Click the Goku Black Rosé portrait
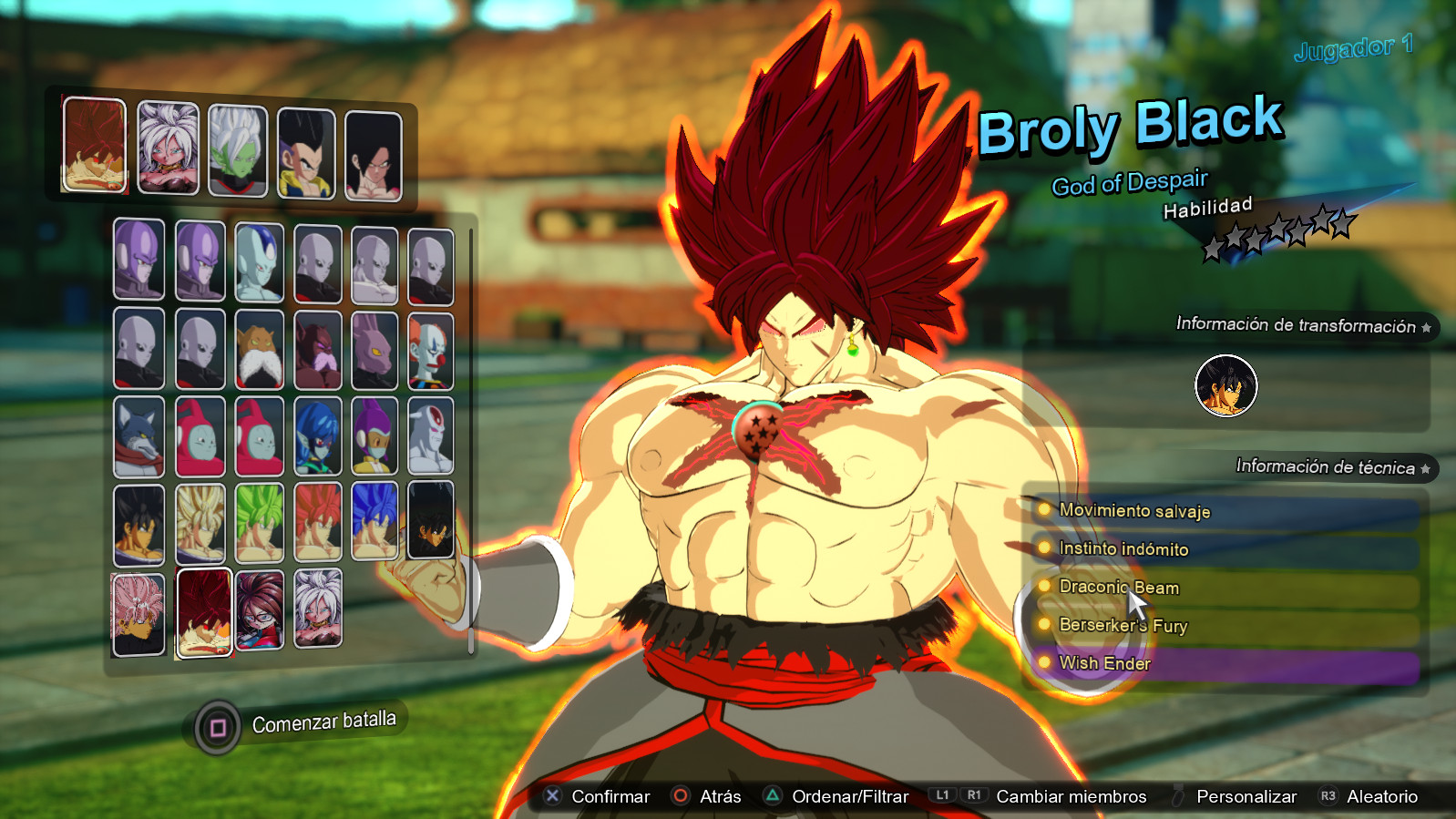This screenshot has width=1456, height=819. click(138, 611)
